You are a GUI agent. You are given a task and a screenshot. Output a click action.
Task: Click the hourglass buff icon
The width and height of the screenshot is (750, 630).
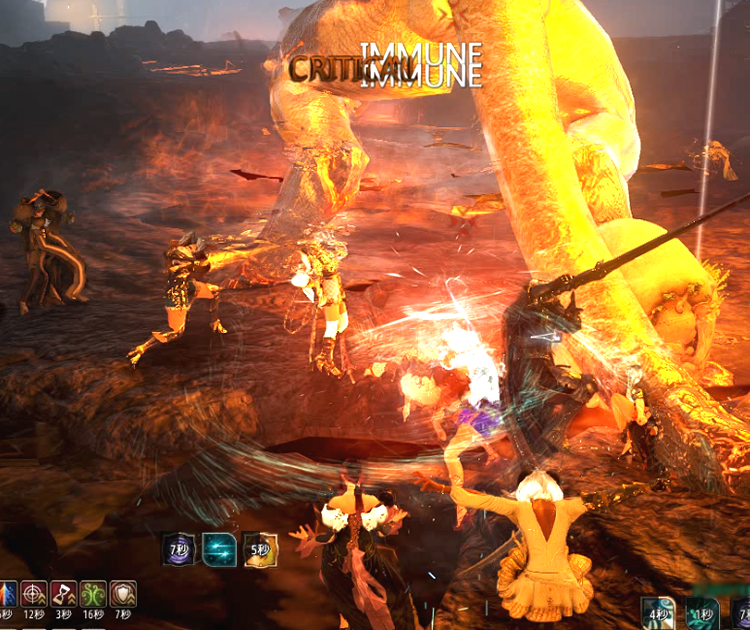(63, 596)
